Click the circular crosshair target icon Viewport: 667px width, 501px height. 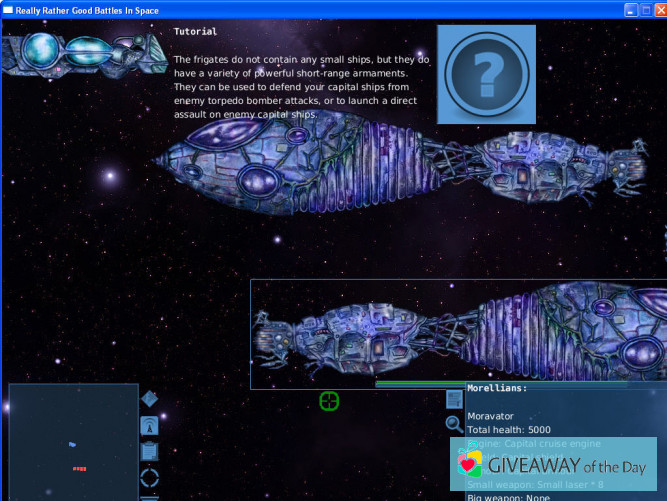[x=329, y=401]
